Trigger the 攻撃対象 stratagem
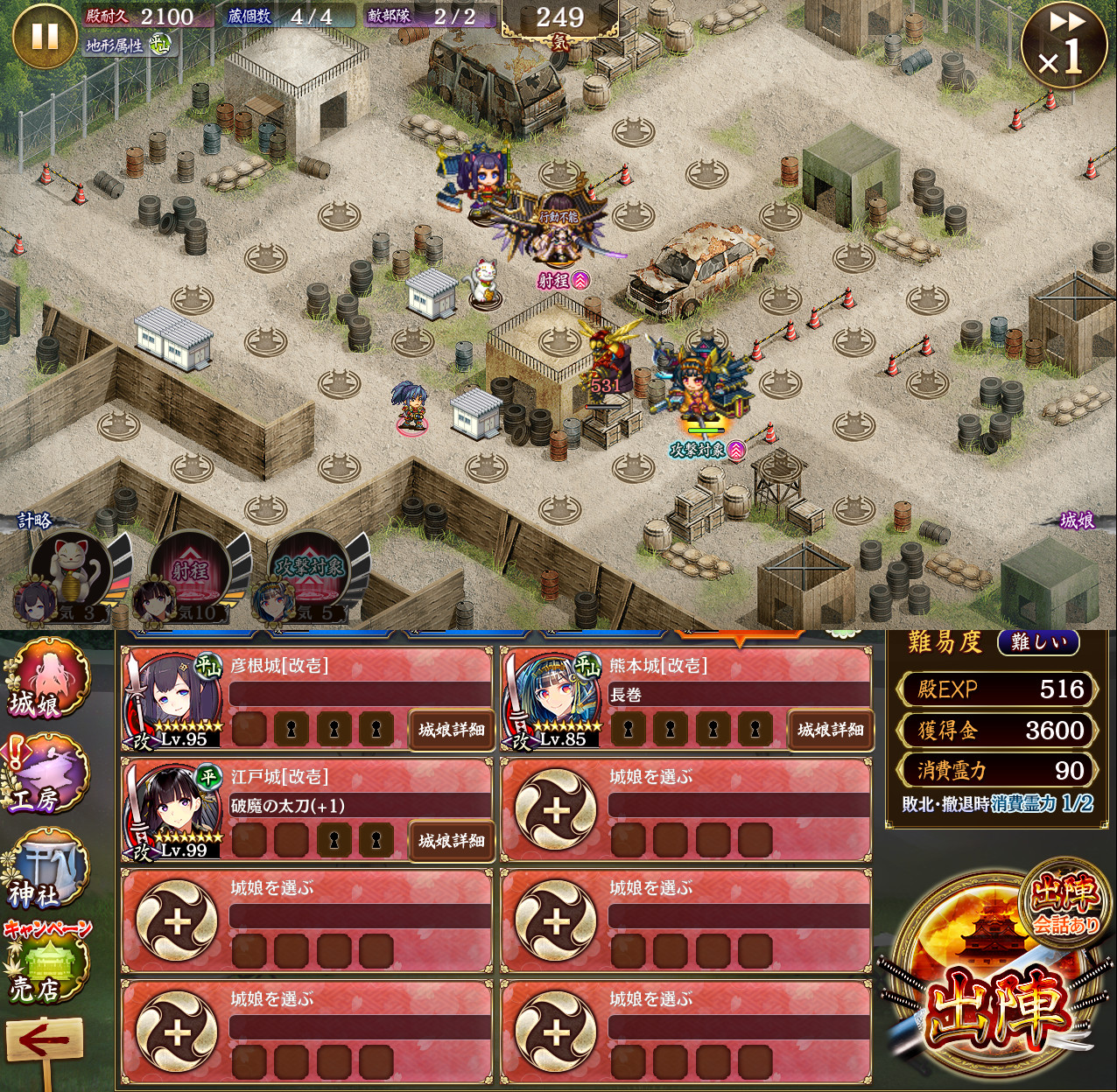The width and height of the screenshot is (1117, 1092). pos(308,570)
